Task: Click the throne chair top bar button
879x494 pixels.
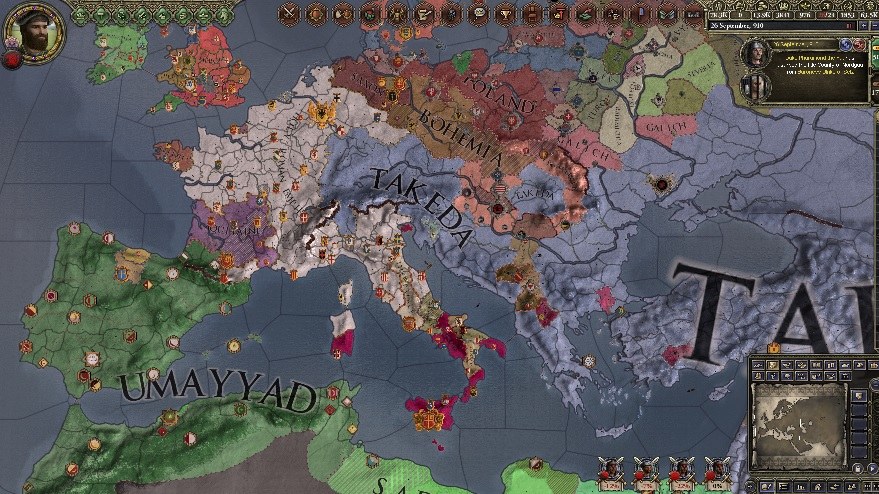Action: [x=531, y=14]
